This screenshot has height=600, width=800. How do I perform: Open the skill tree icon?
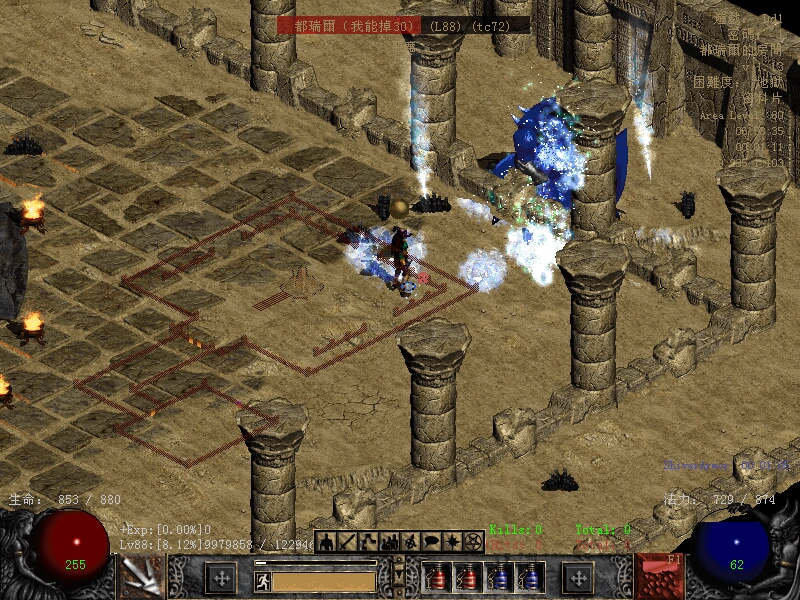(368, 542)
